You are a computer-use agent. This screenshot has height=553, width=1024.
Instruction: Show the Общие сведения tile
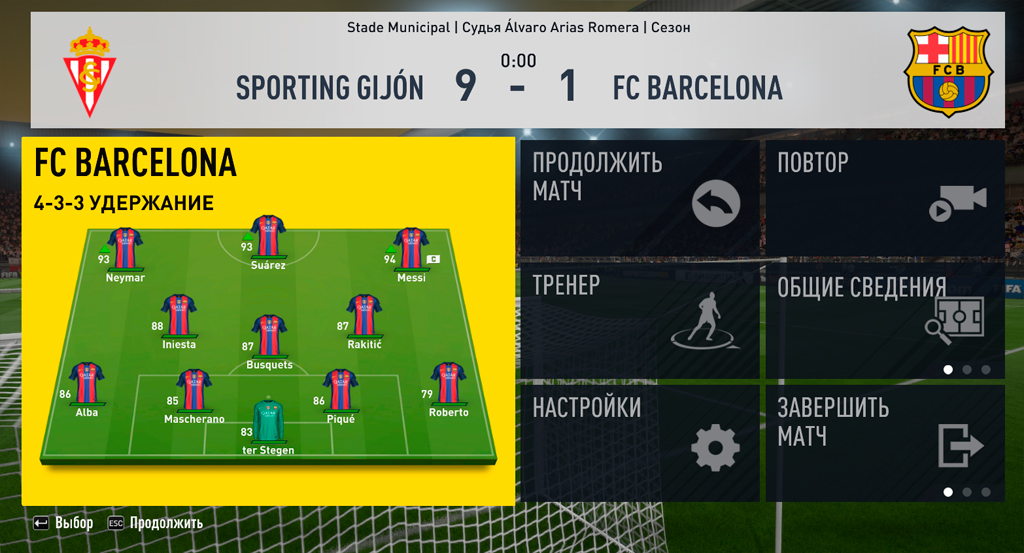884,320
